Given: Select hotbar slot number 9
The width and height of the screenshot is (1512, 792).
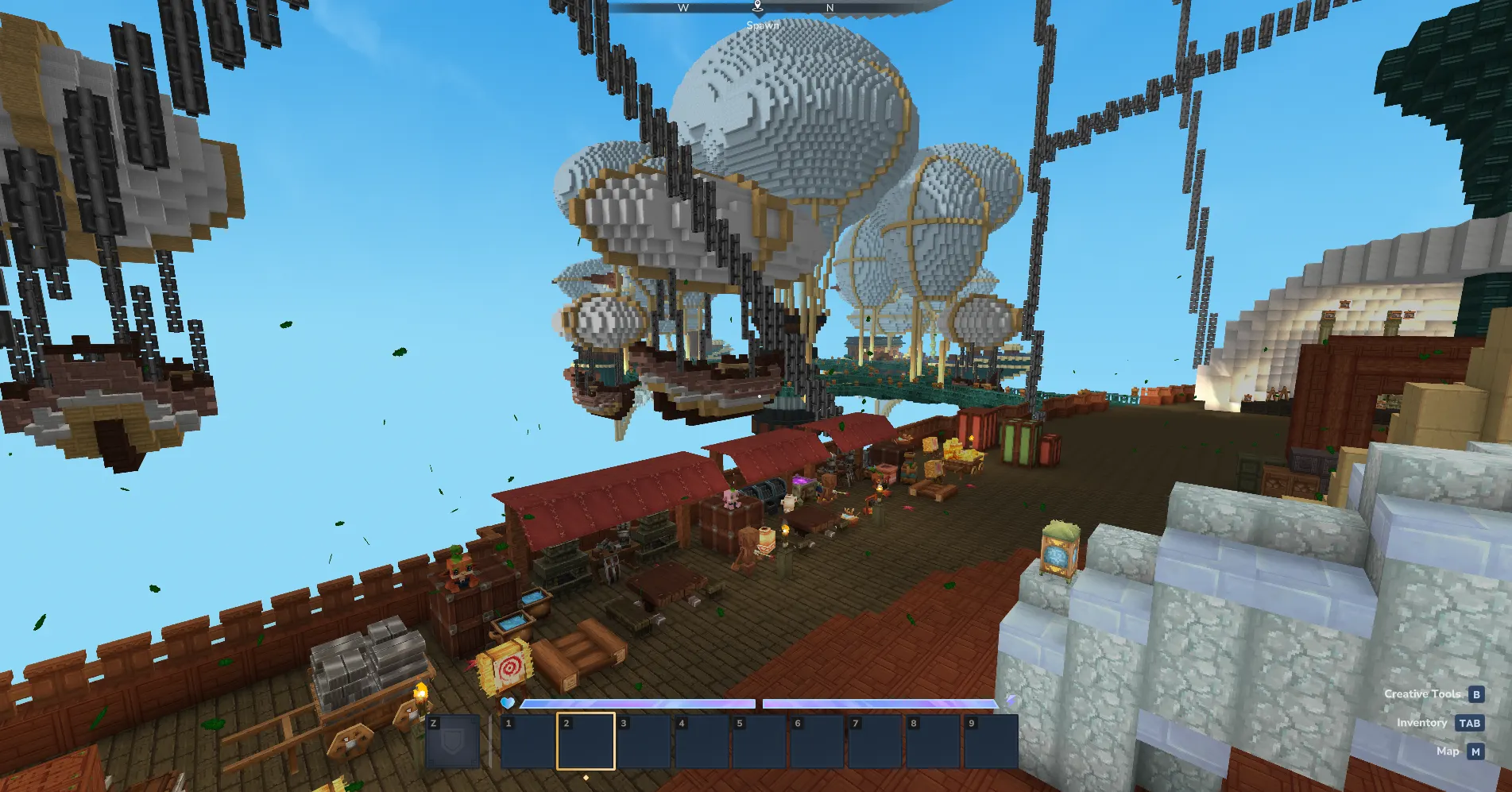Looking at the screenshot, I should point(990,742).
